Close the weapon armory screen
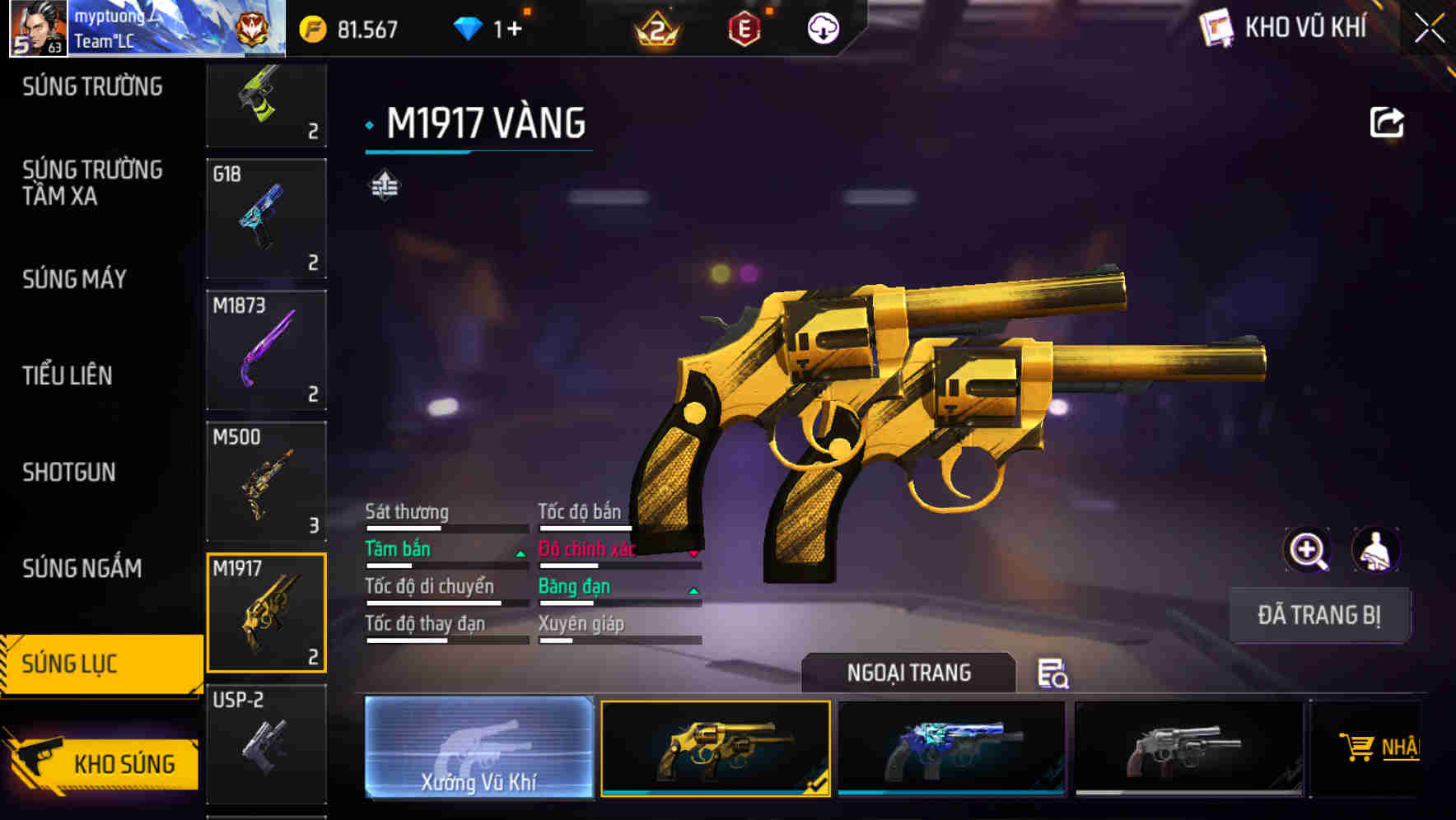The image size is (1456, 820). point(1429,29)
